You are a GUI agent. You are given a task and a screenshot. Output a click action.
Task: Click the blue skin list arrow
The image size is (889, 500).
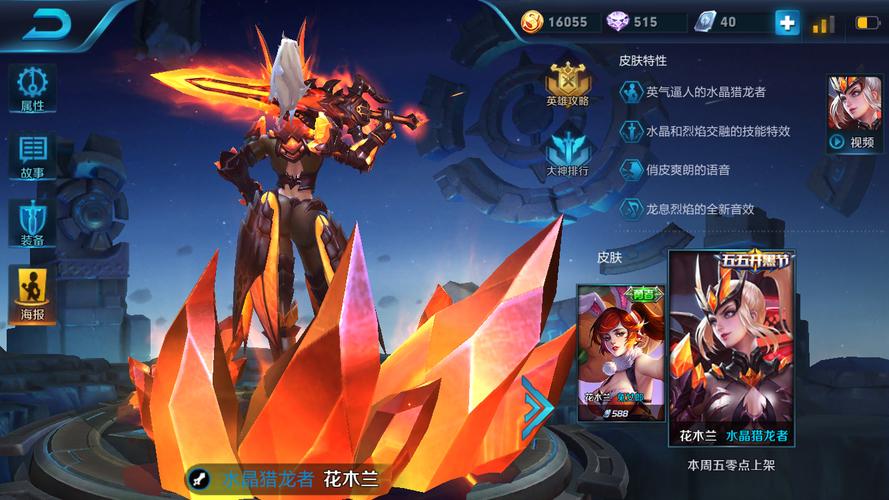click(536, 408)
